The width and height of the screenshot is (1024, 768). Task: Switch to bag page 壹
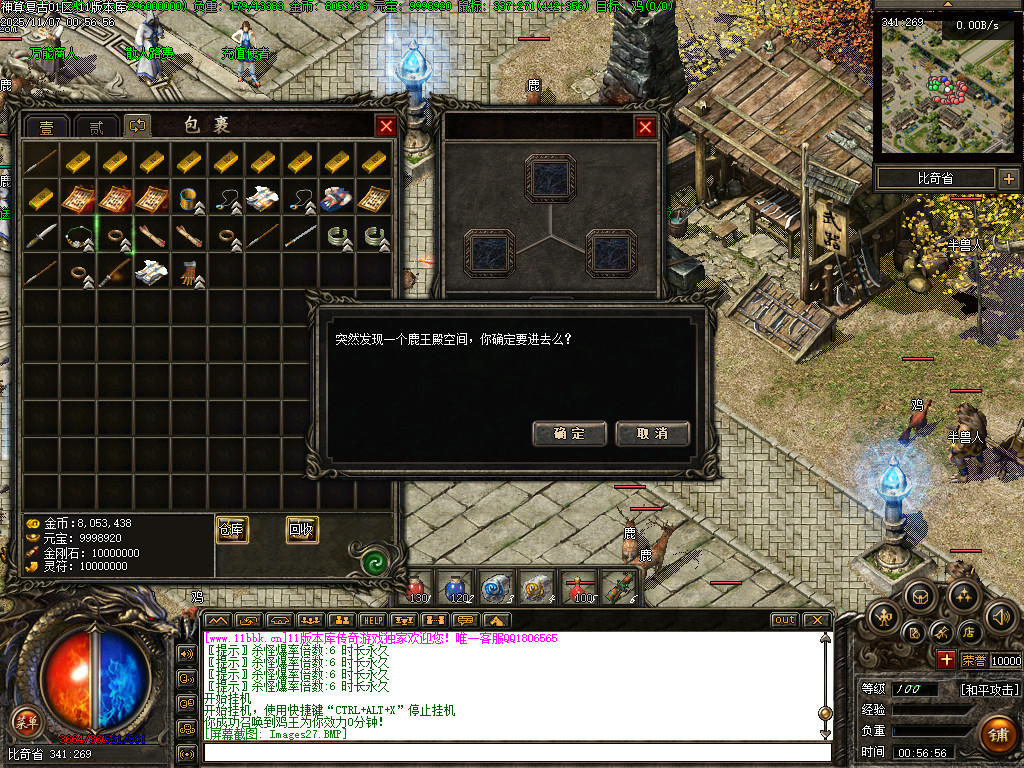pos(46,126)
